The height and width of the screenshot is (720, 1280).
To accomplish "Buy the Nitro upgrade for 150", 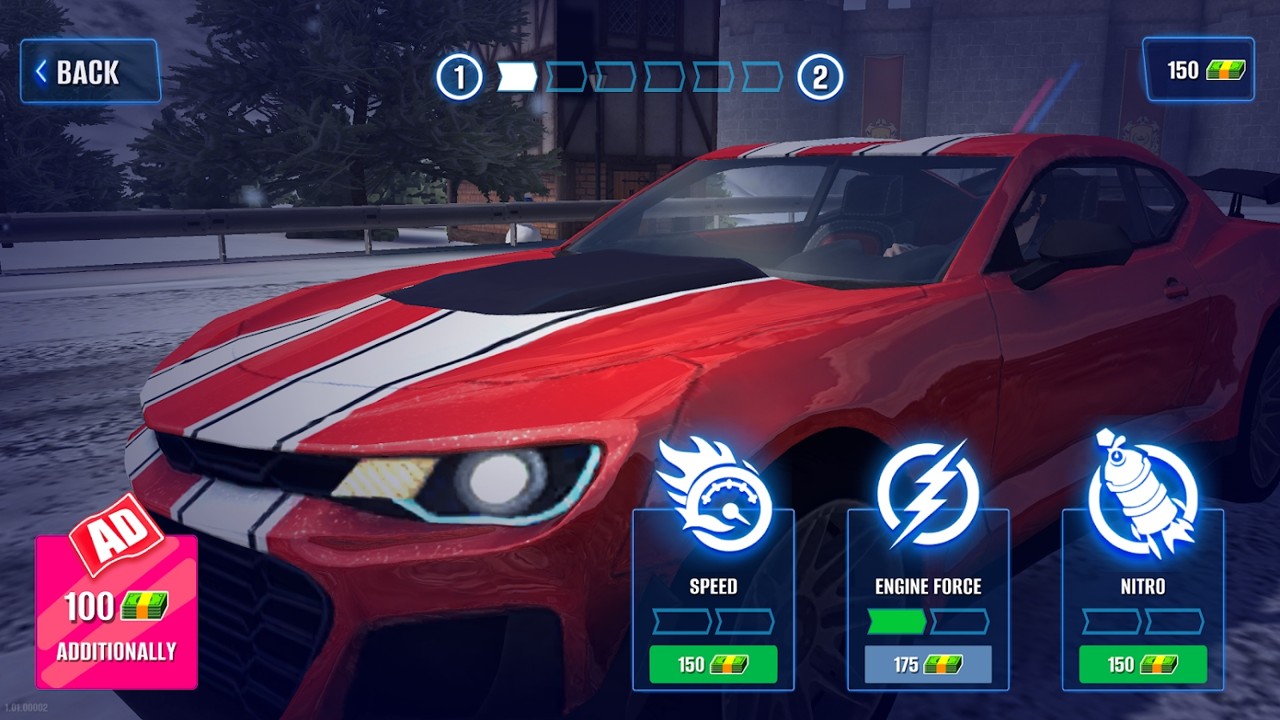I will click(1143, 664).
